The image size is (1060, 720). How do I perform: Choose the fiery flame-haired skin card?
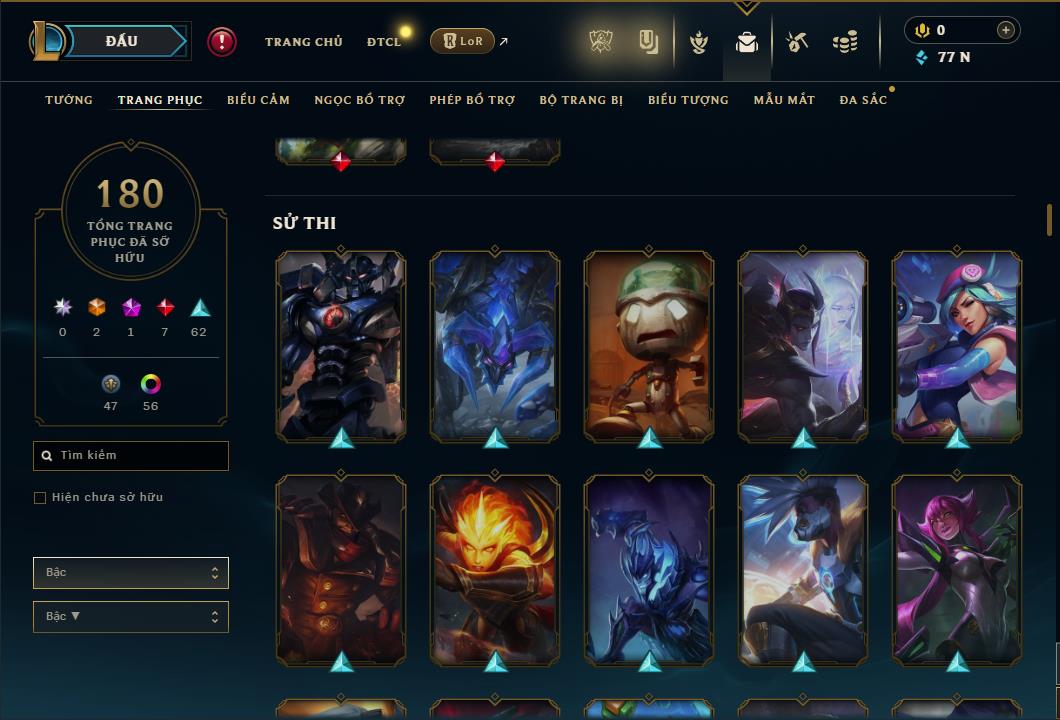[495, 570]
